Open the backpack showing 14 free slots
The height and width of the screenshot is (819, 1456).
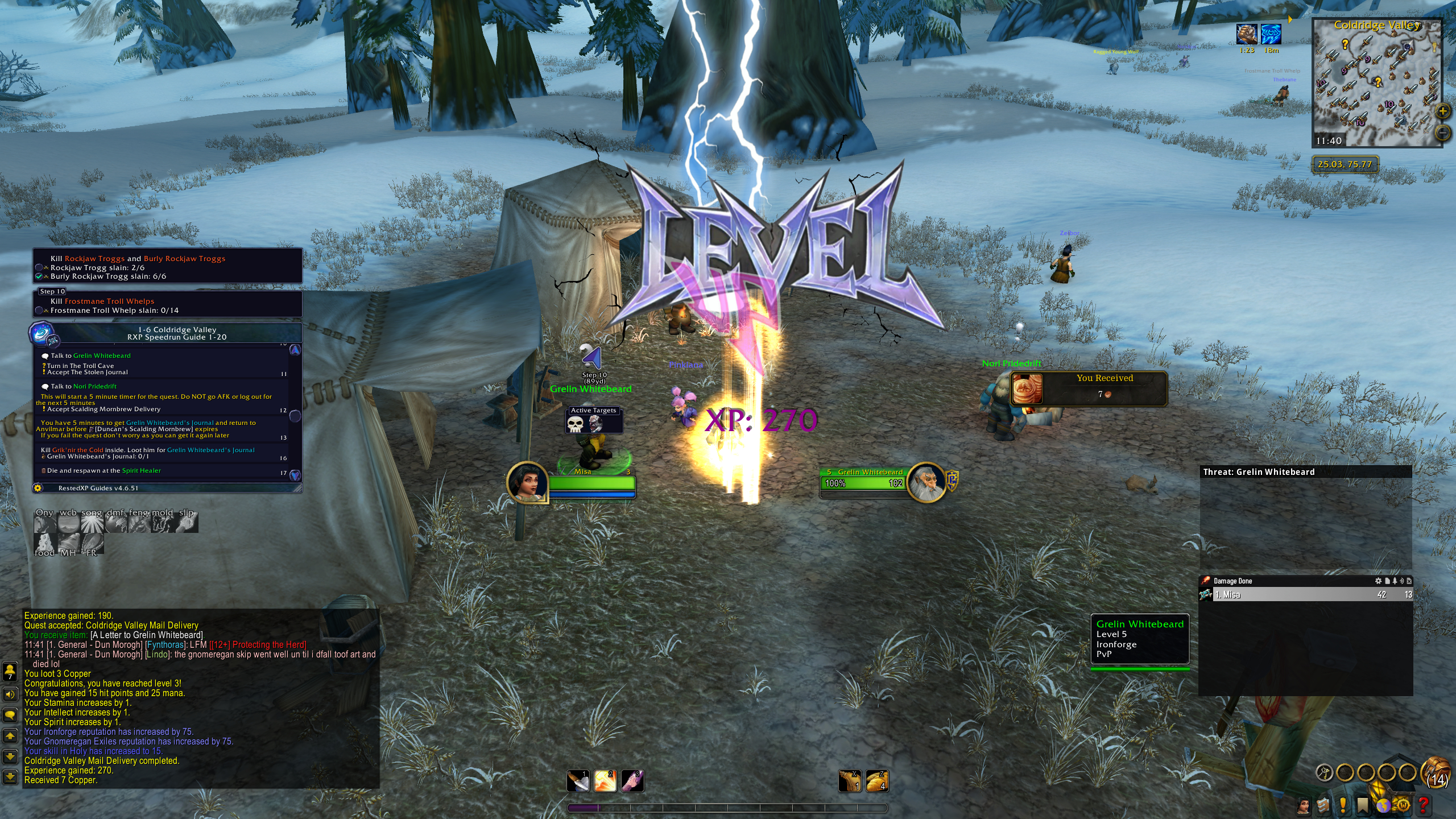coord(1436,772)
